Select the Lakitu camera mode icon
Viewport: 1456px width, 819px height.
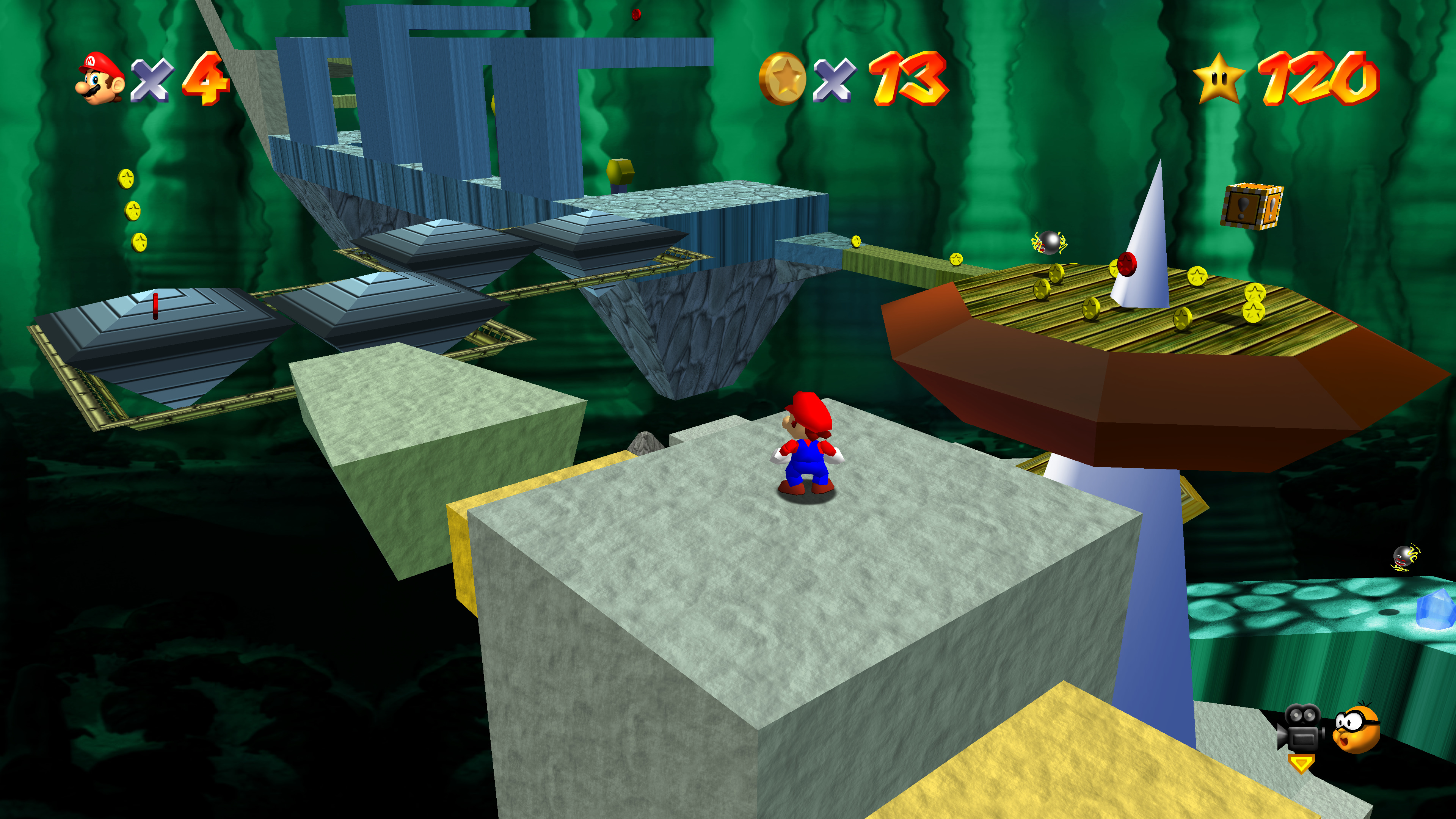(x=1356, y=728)
